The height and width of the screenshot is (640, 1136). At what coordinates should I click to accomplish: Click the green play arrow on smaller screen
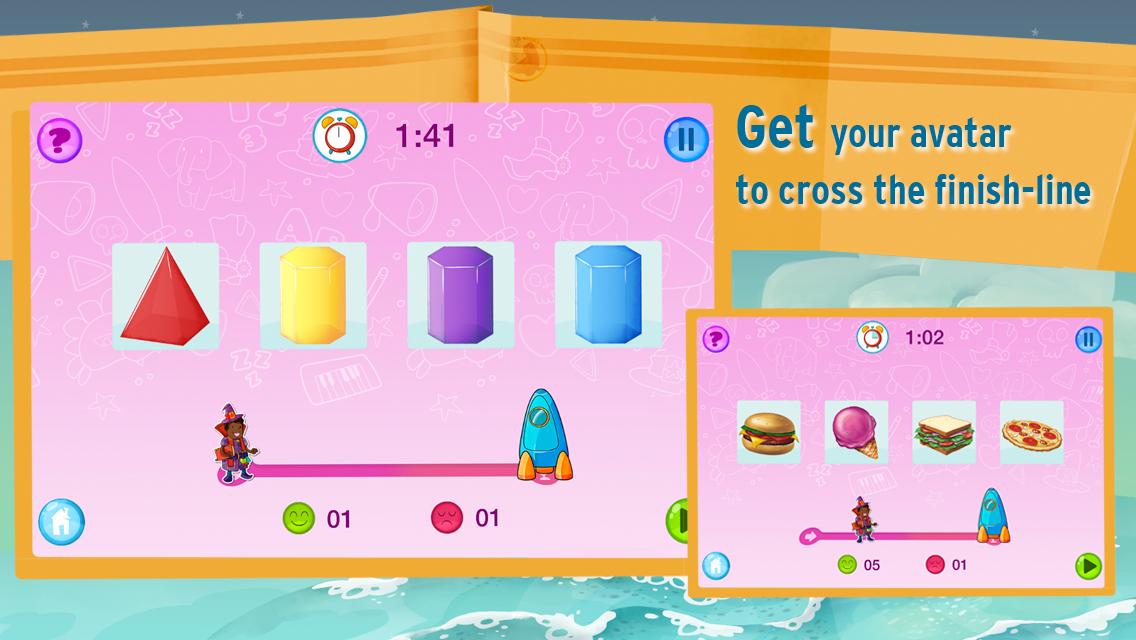point(1088,567)
